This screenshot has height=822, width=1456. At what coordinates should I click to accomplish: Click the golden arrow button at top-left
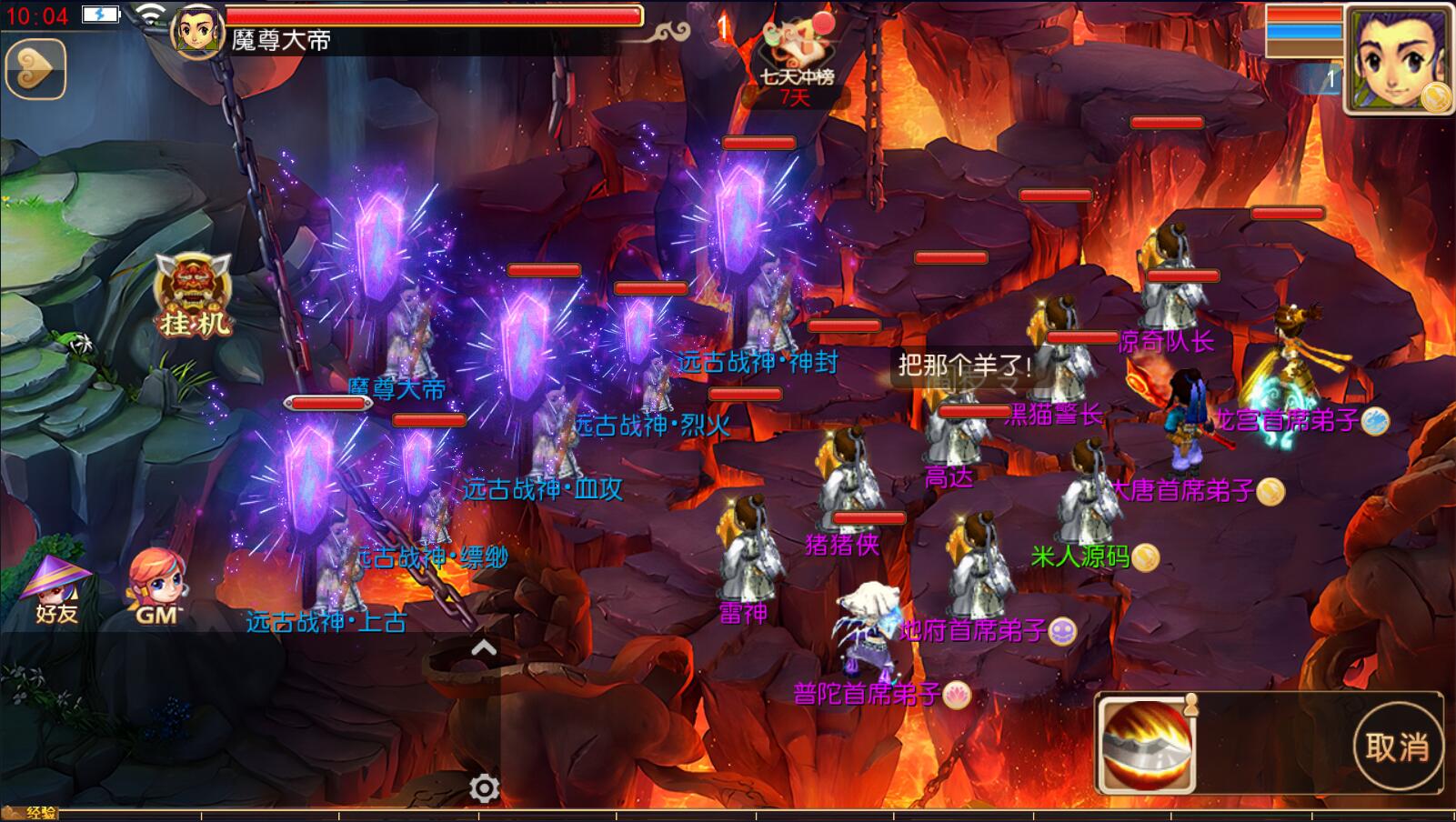click(x=35, y=69)
